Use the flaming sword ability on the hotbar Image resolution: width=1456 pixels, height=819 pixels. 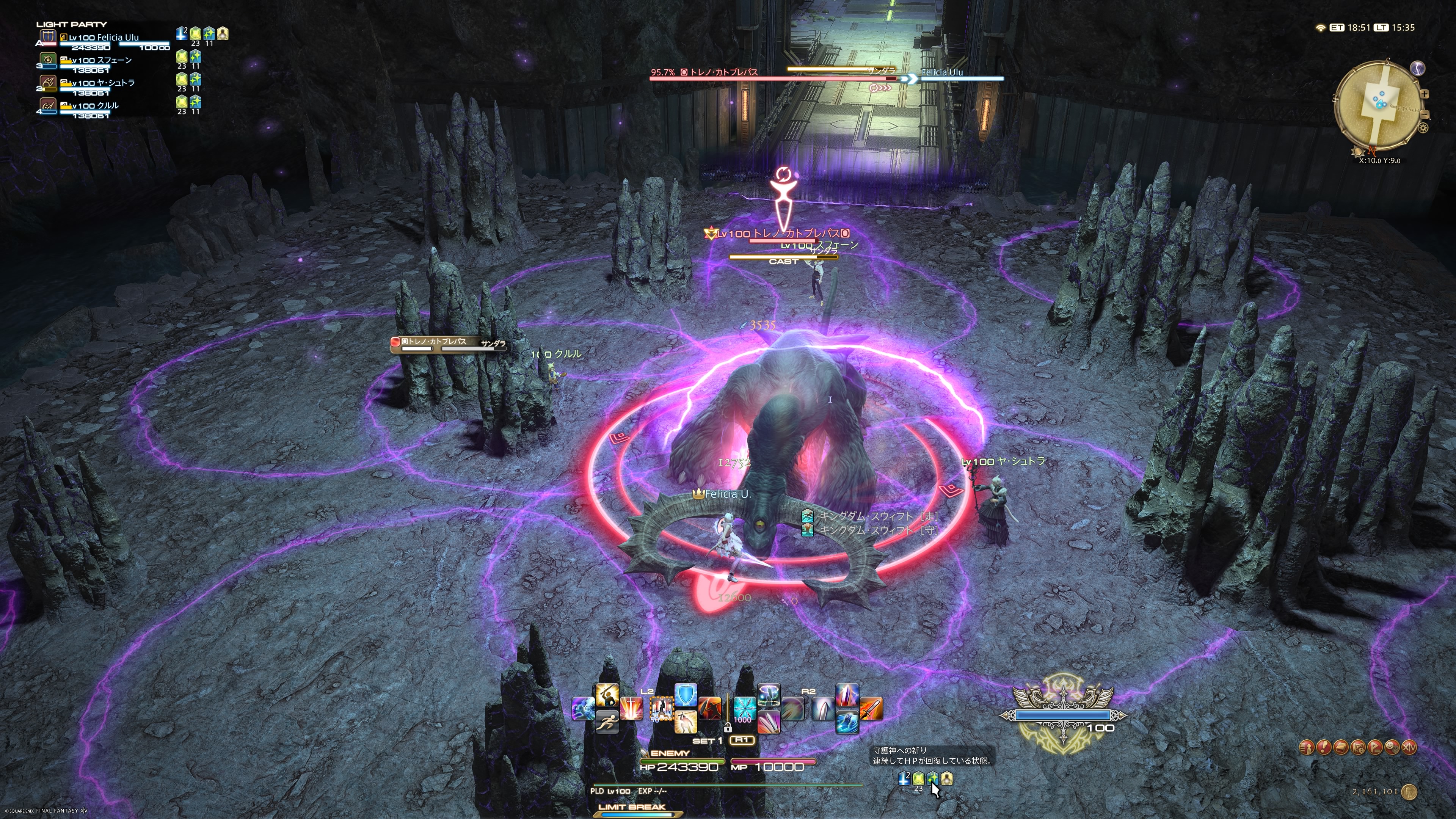tap(871, 708)
